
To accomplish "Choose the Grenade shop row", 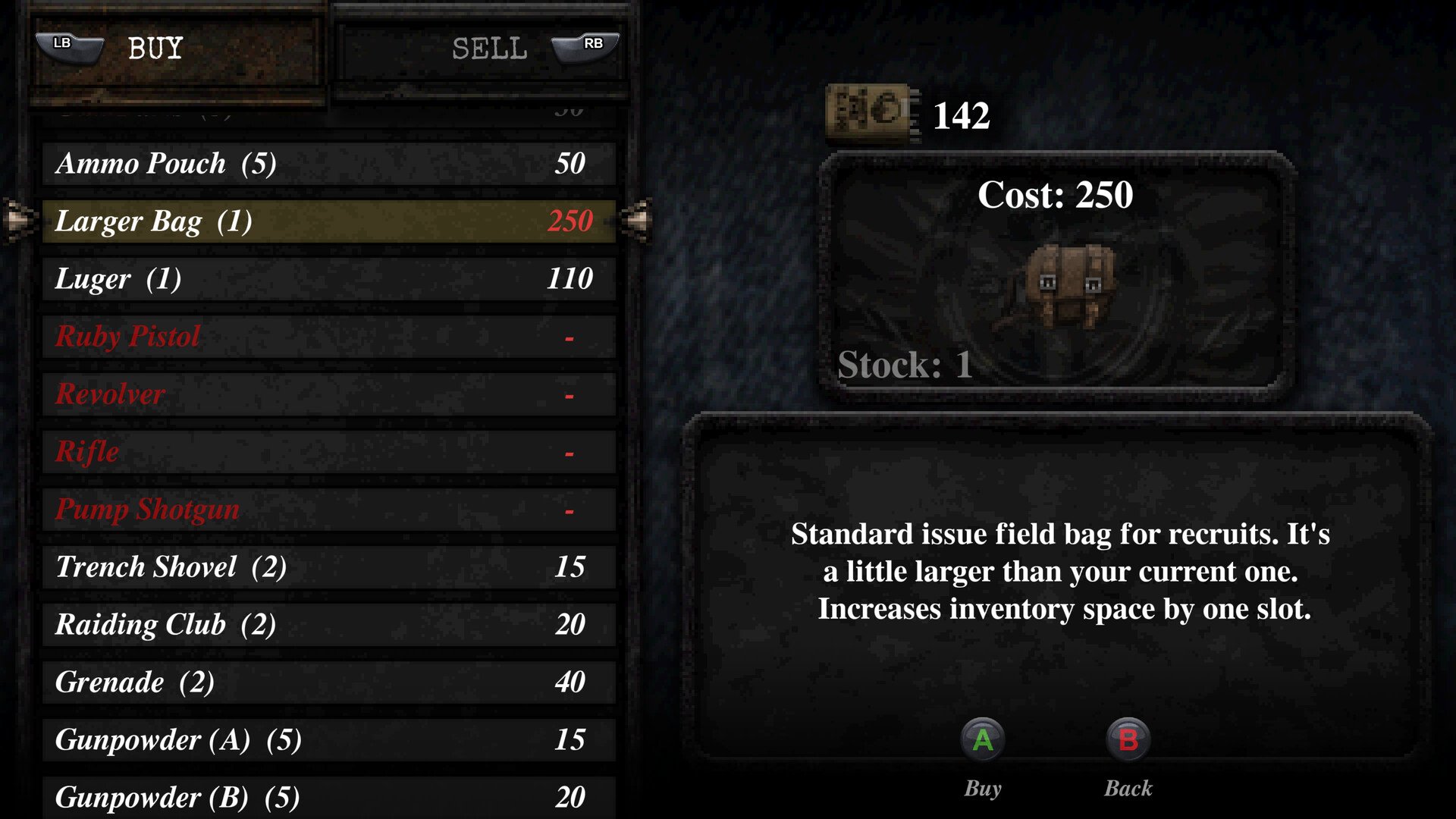I will (x=328, y=682).
